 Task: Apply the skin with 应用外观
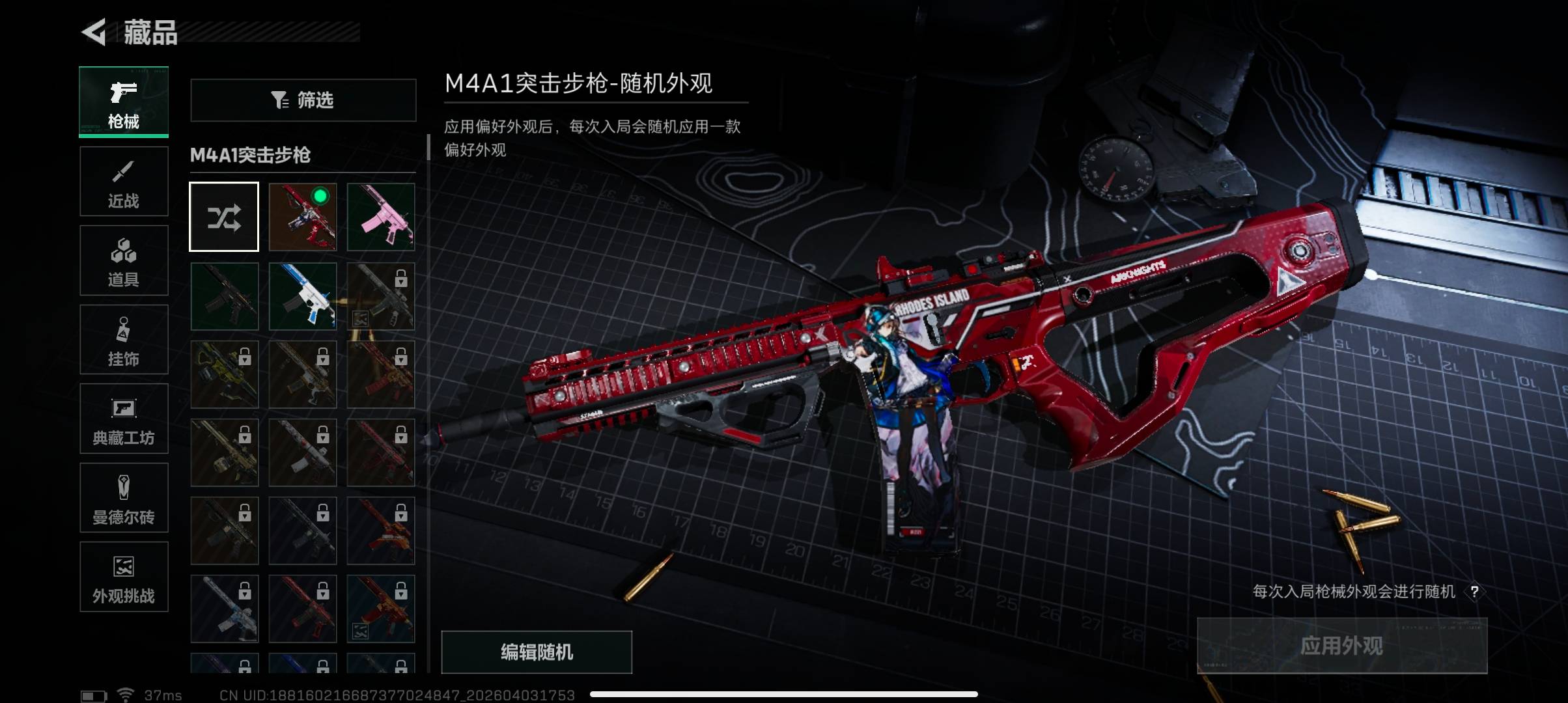1342,646
